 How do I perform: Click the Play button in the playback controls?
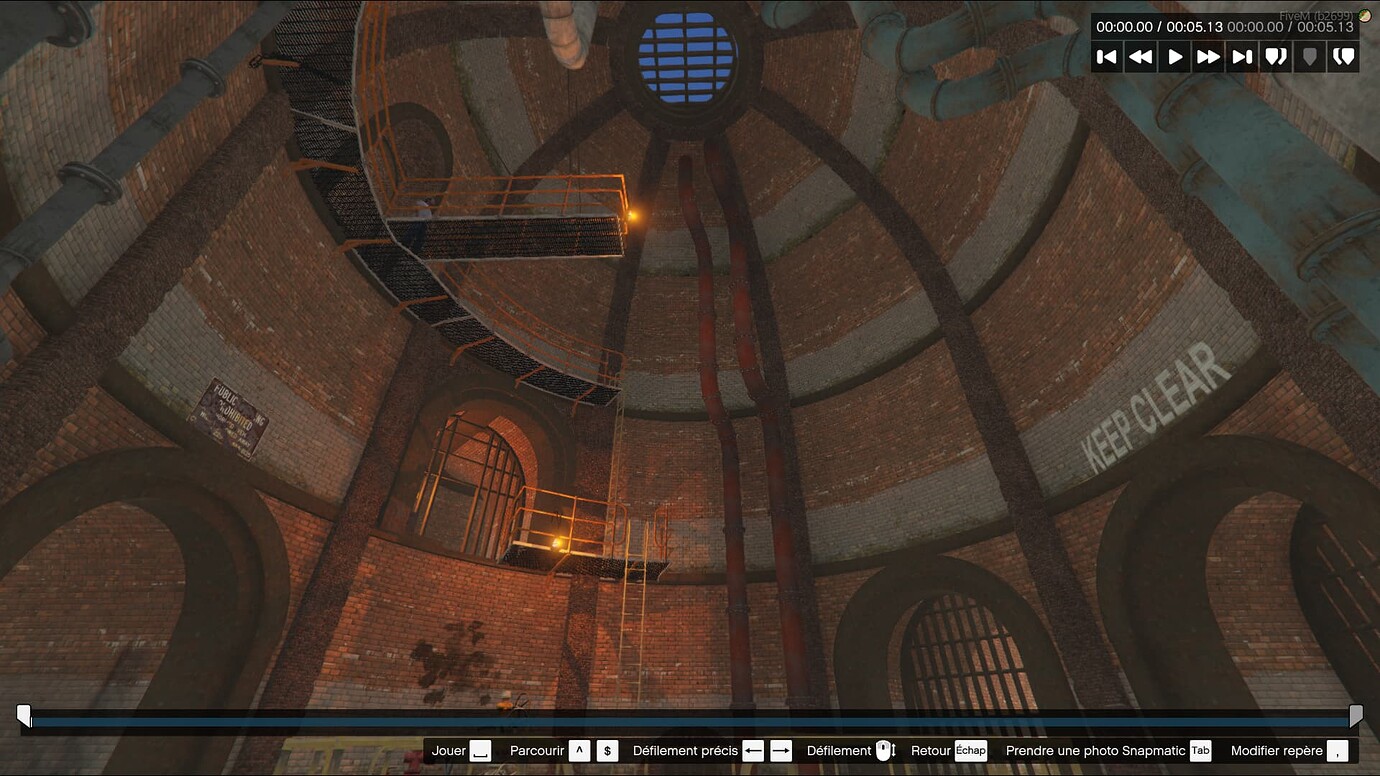coord(1174,57)
